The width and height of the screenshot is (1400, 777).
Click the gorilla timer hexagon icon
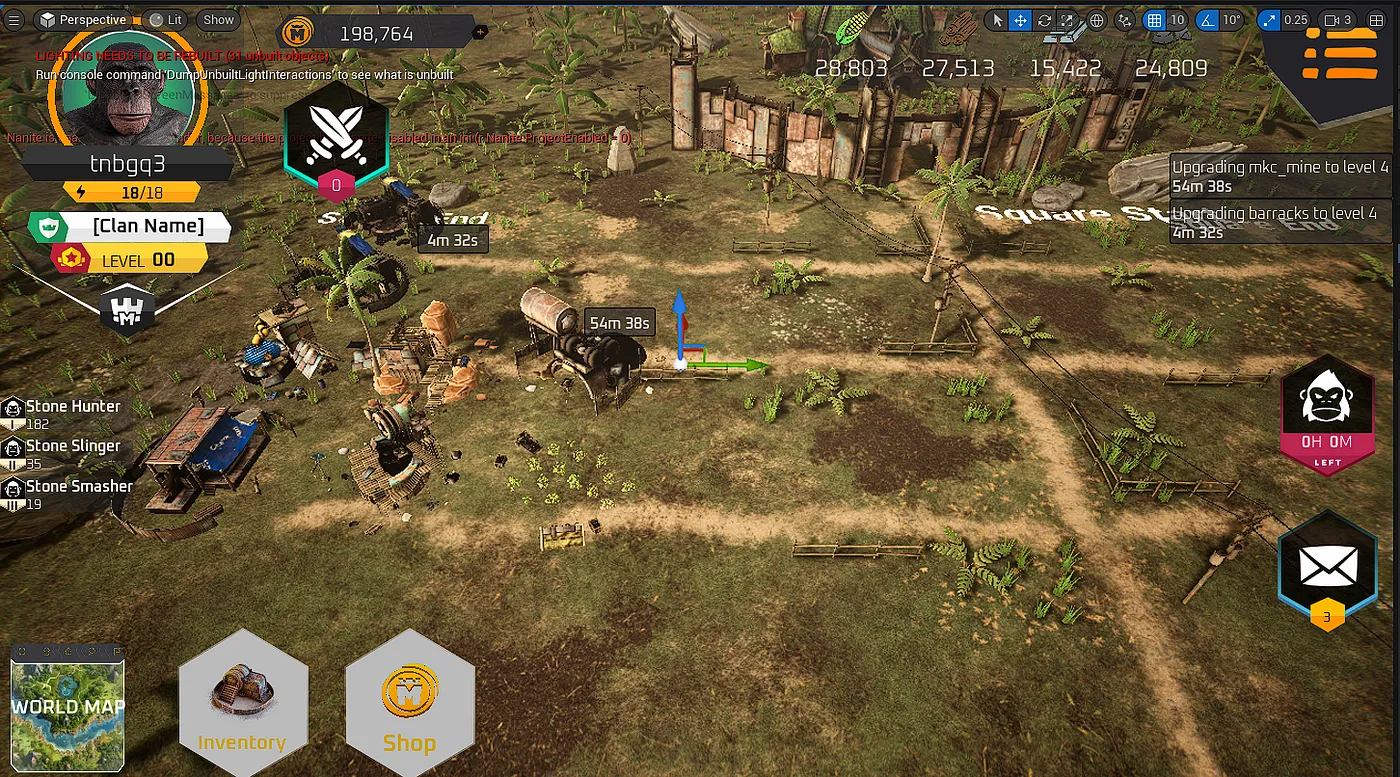point(1328,410)
